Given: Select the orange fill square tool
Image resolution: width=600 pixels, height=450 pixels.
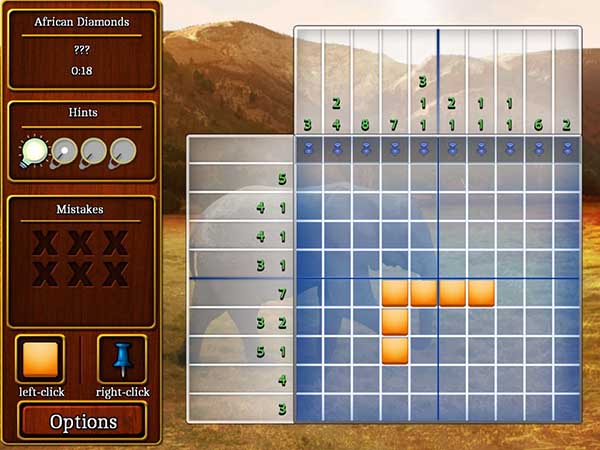Looking at the screenshot, I should [41, 358].
